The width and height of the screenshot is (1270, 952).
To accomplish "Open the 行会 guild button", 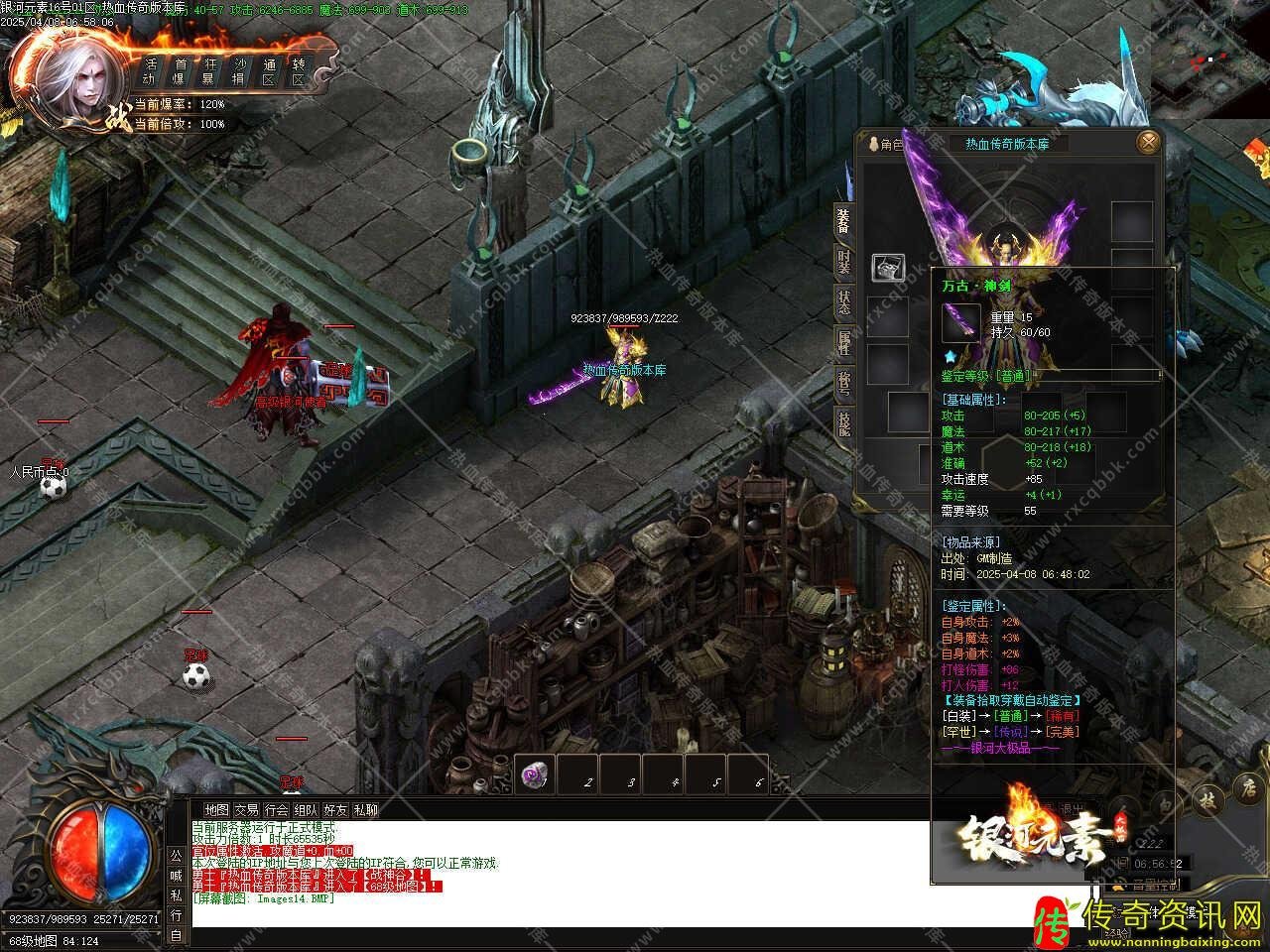I will pyautogui.click(x=277, y=810).
